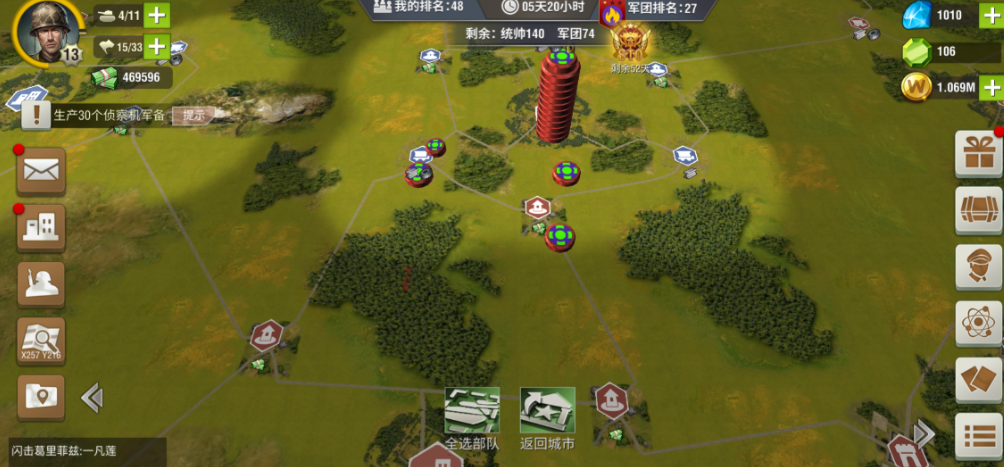
Task: Open the officer generals menu
Action: click(979, 266)
